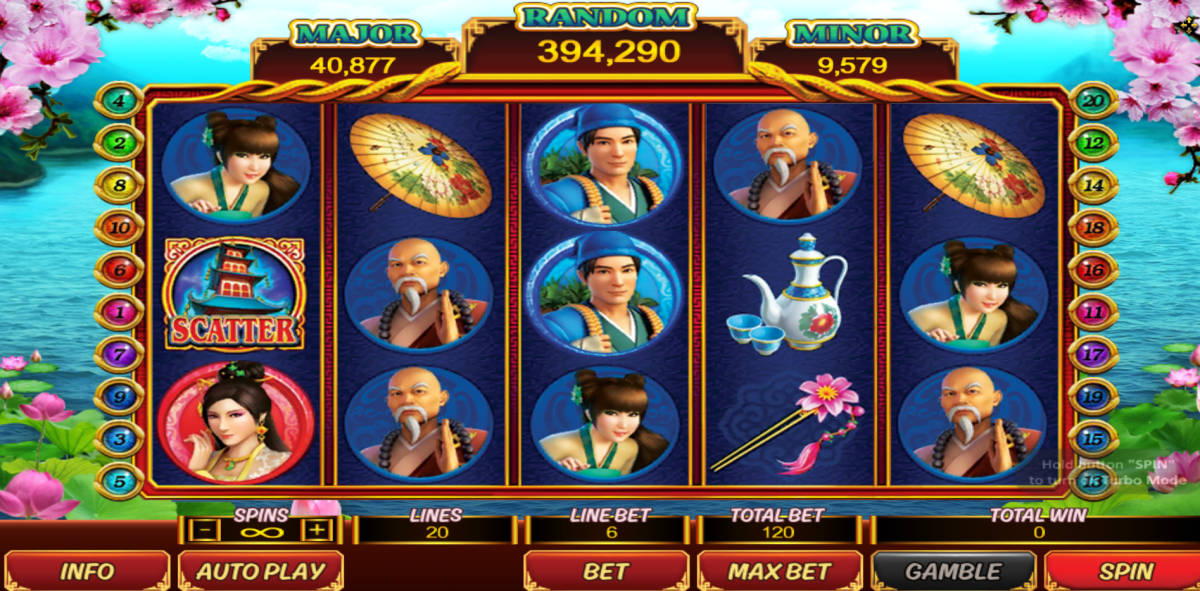Select payline number 4 marker
Viewport: 1200px width, 591px height.
[119, 100]
